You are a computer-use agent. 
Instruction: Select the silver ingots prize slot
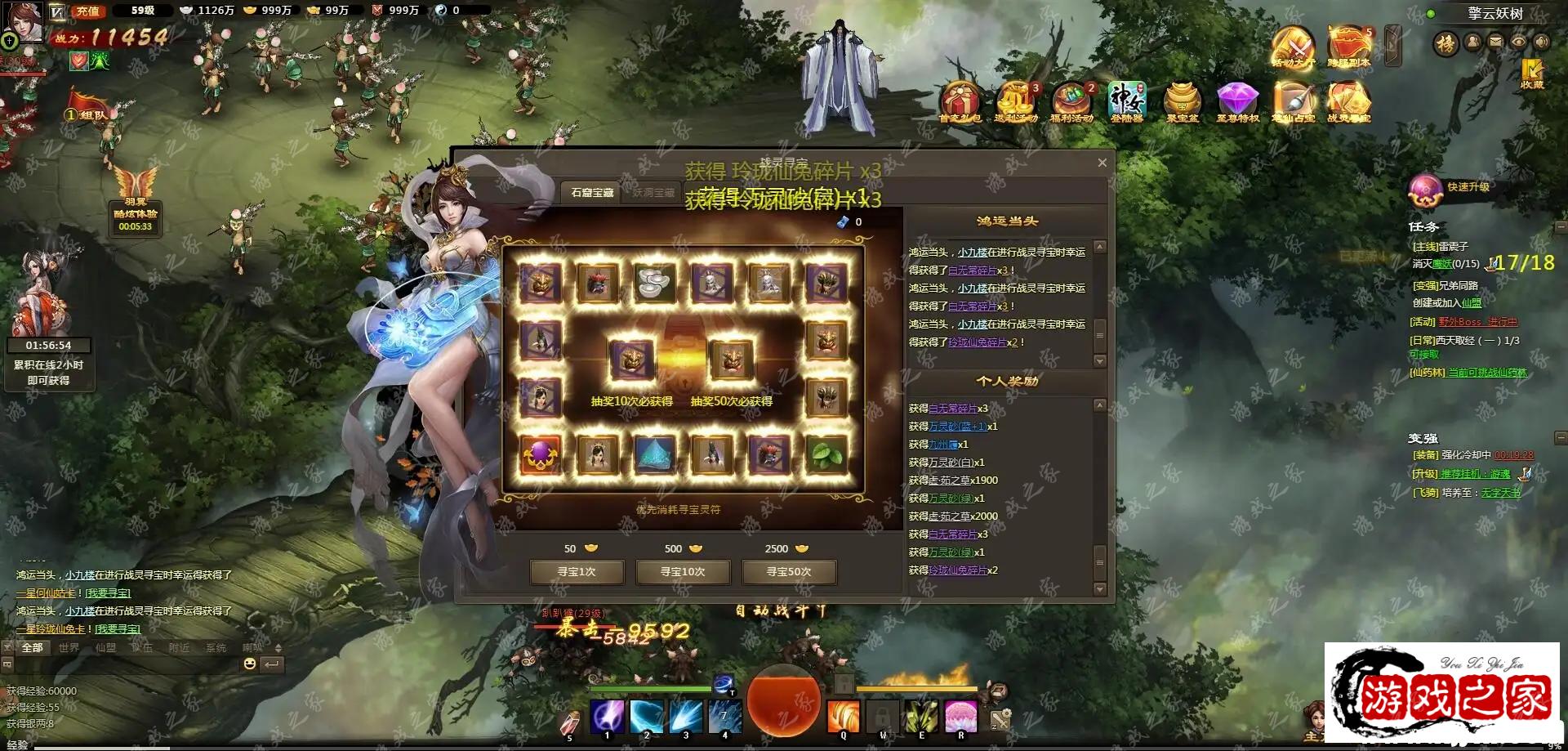tap(654, 283)
